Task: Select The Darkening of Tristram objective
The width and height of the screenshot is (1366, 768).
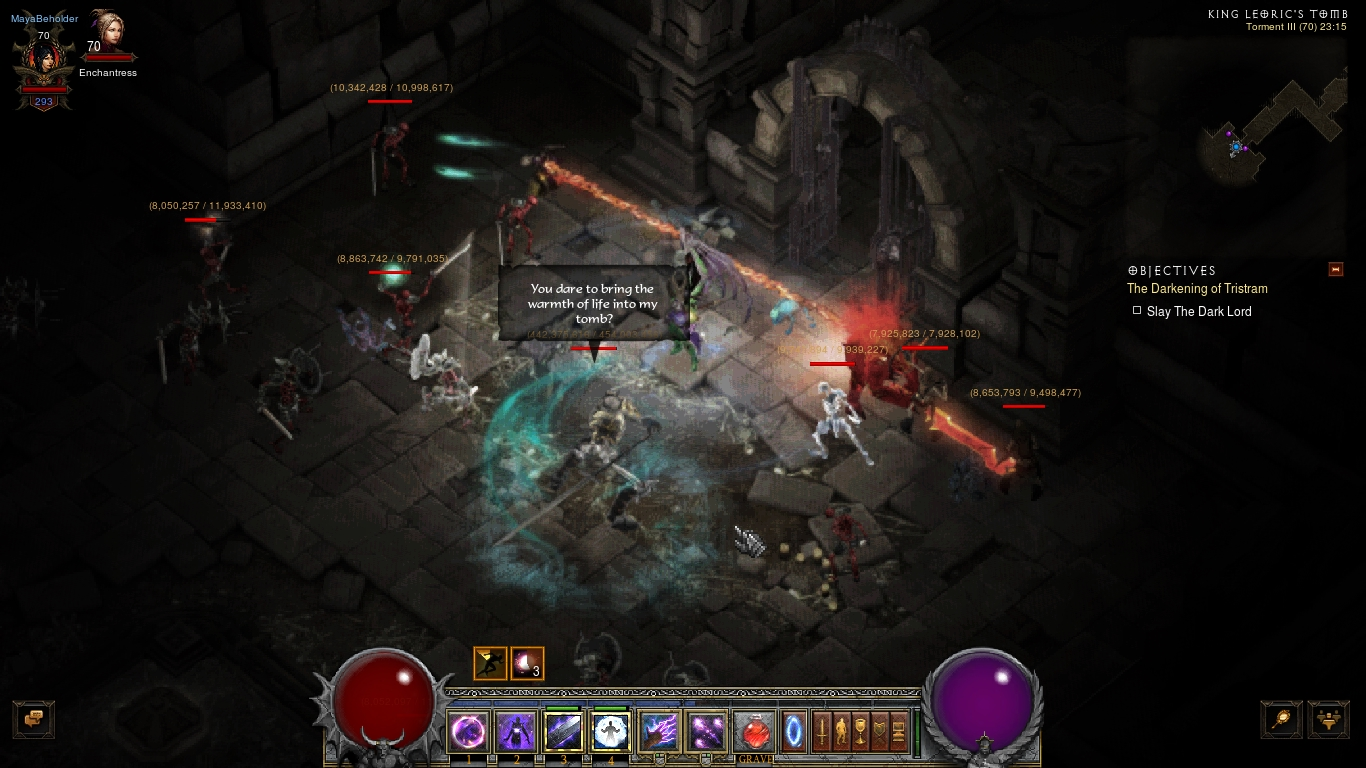Action: point(1197,289)
